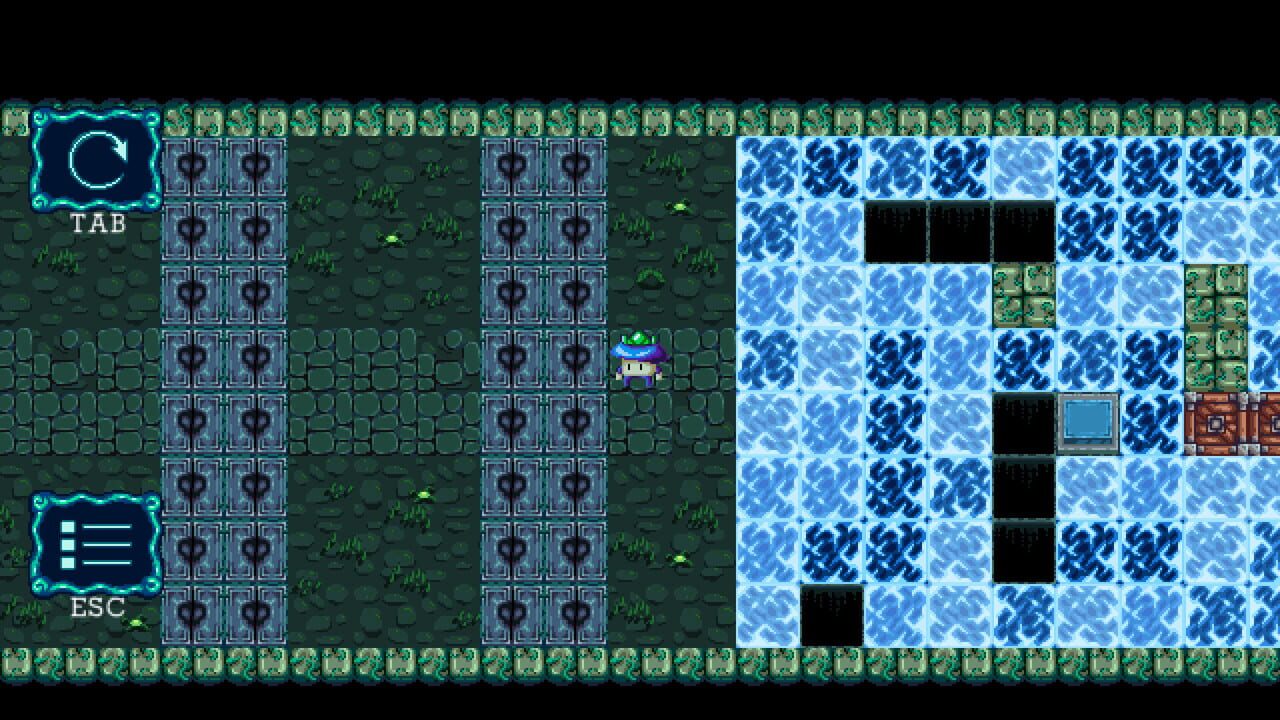
Task: Click the circular restart arrow icon
Action: click(97, 160)
